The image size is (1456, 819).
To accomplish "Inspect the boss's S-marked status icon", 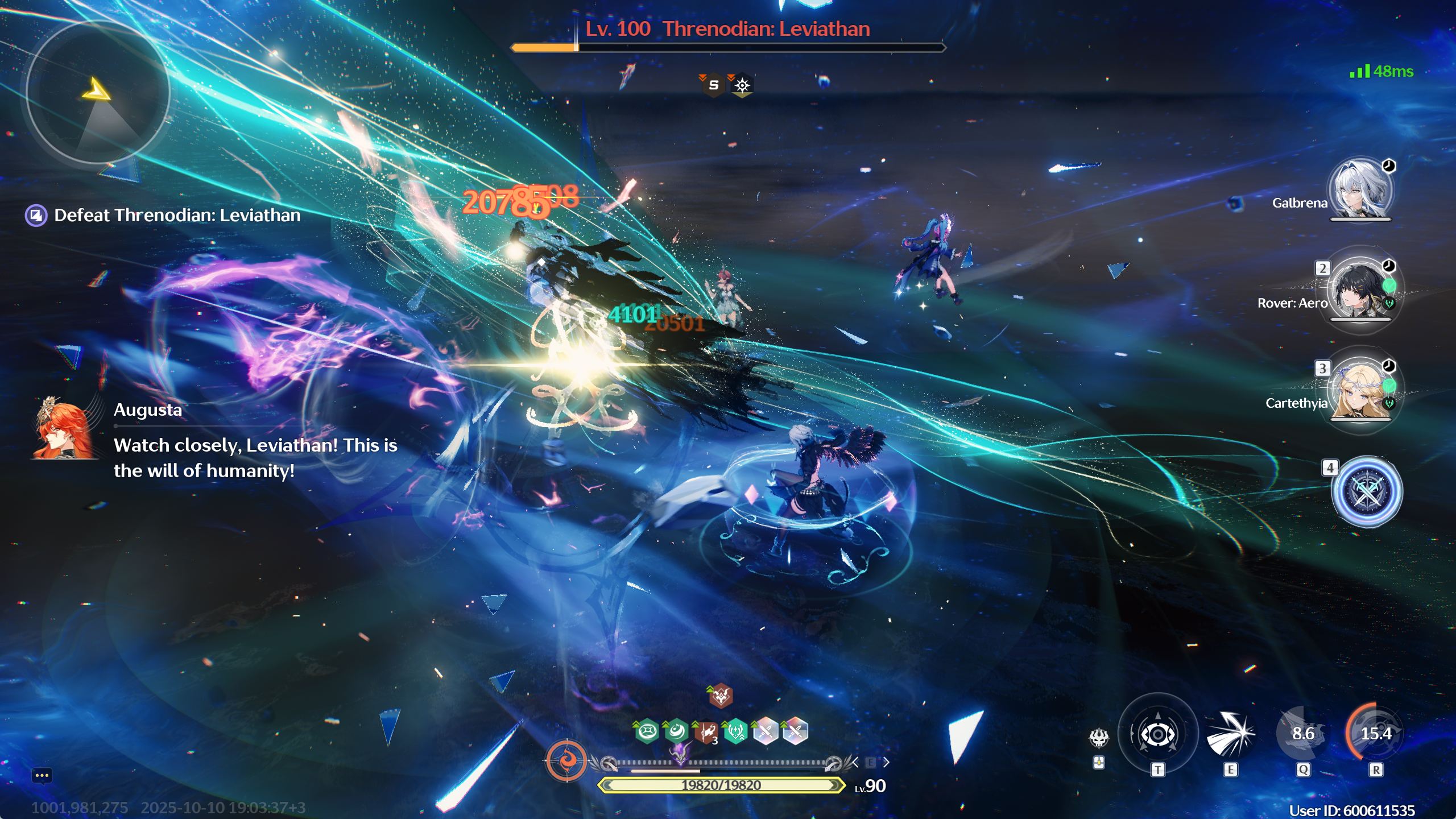I will (713, 85).
